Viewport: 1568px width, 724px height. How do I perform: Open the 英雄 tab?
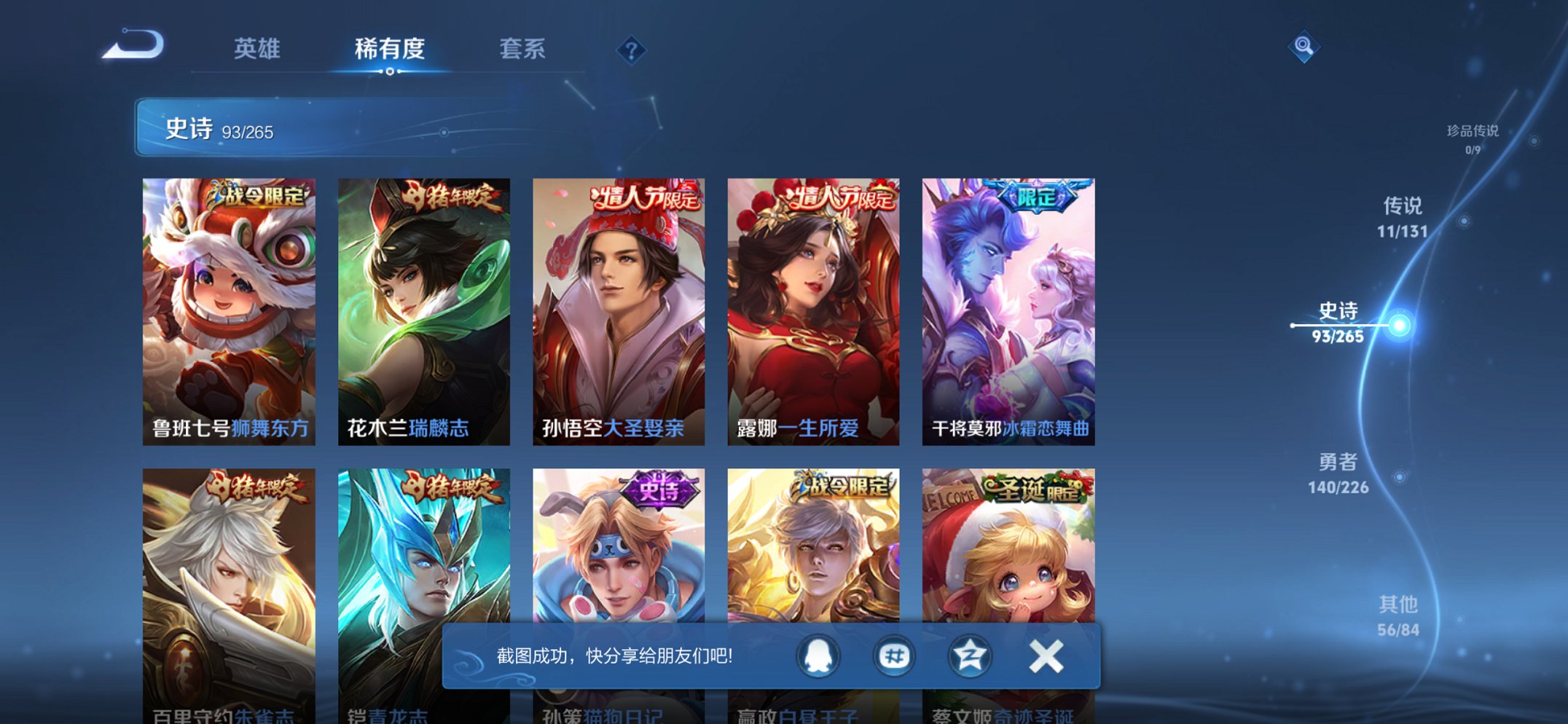[x=258, y=50]
